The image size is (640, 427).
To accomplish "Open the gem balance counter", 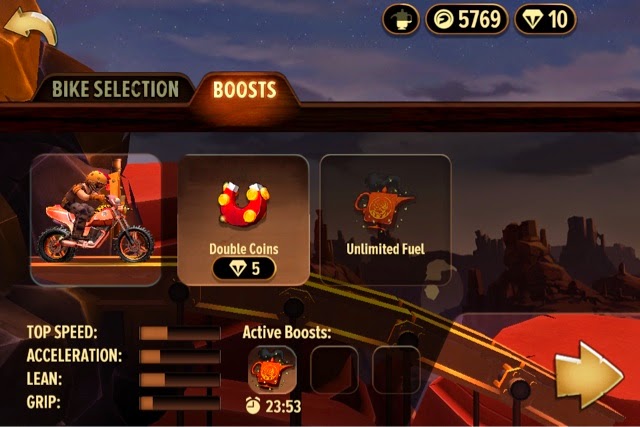I will pos(545,19).
